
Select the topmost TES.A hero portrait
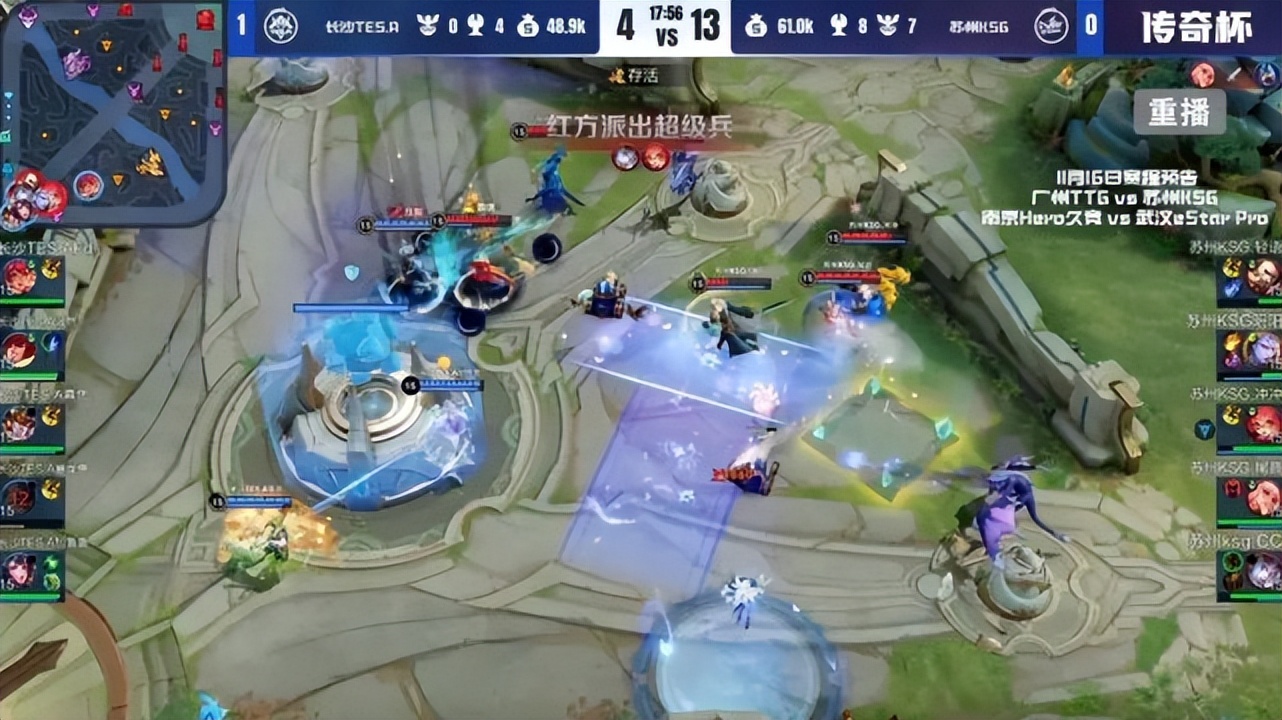(18, 276)
